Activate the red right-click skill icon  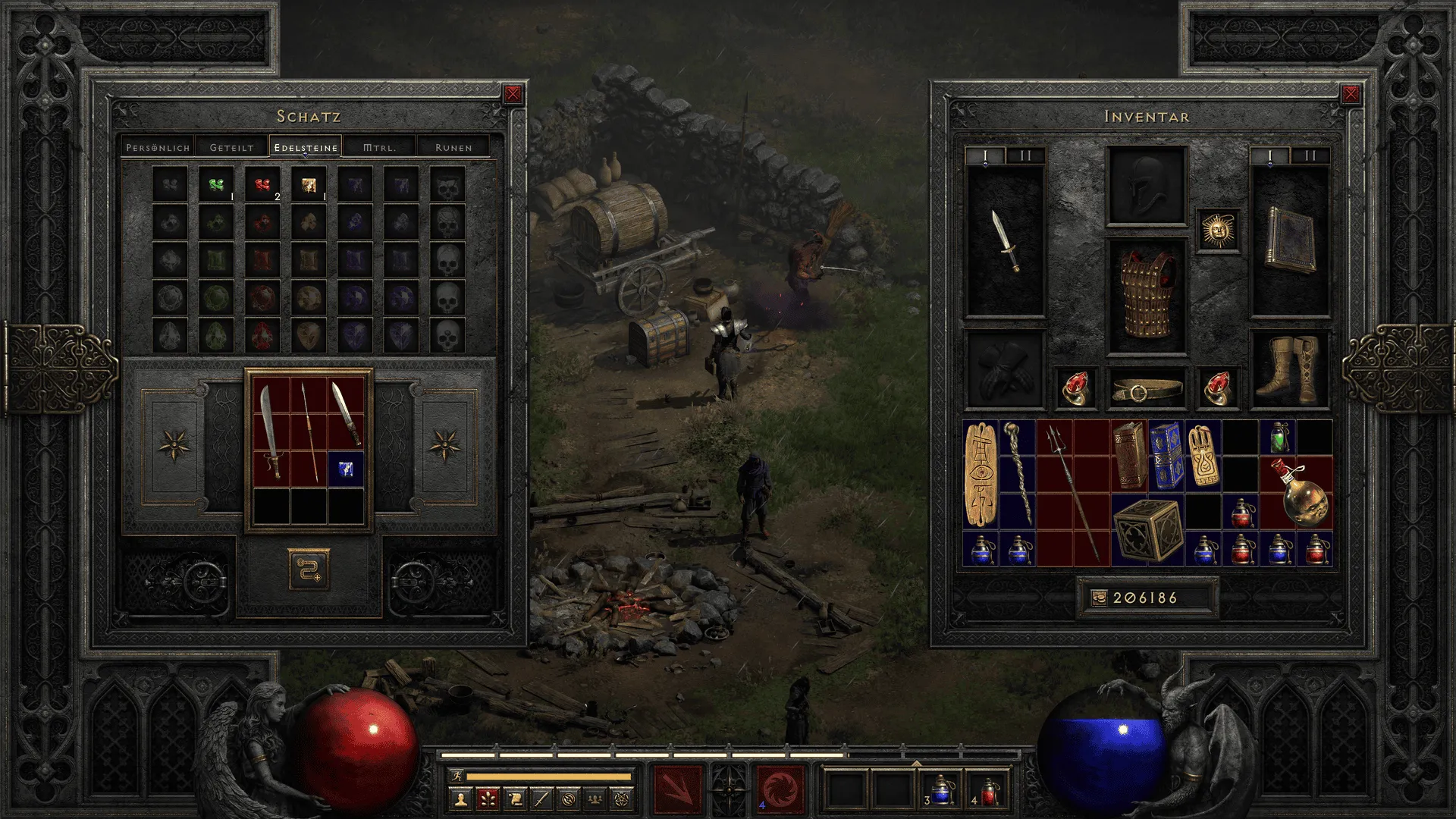780,787
